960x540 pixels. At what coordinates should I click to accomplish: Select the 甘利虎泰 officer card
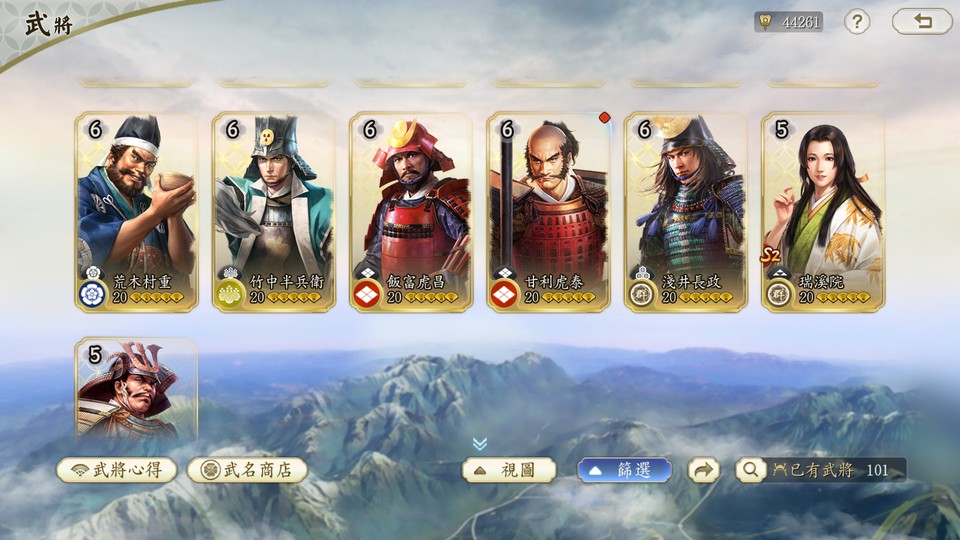pos(548,212)
